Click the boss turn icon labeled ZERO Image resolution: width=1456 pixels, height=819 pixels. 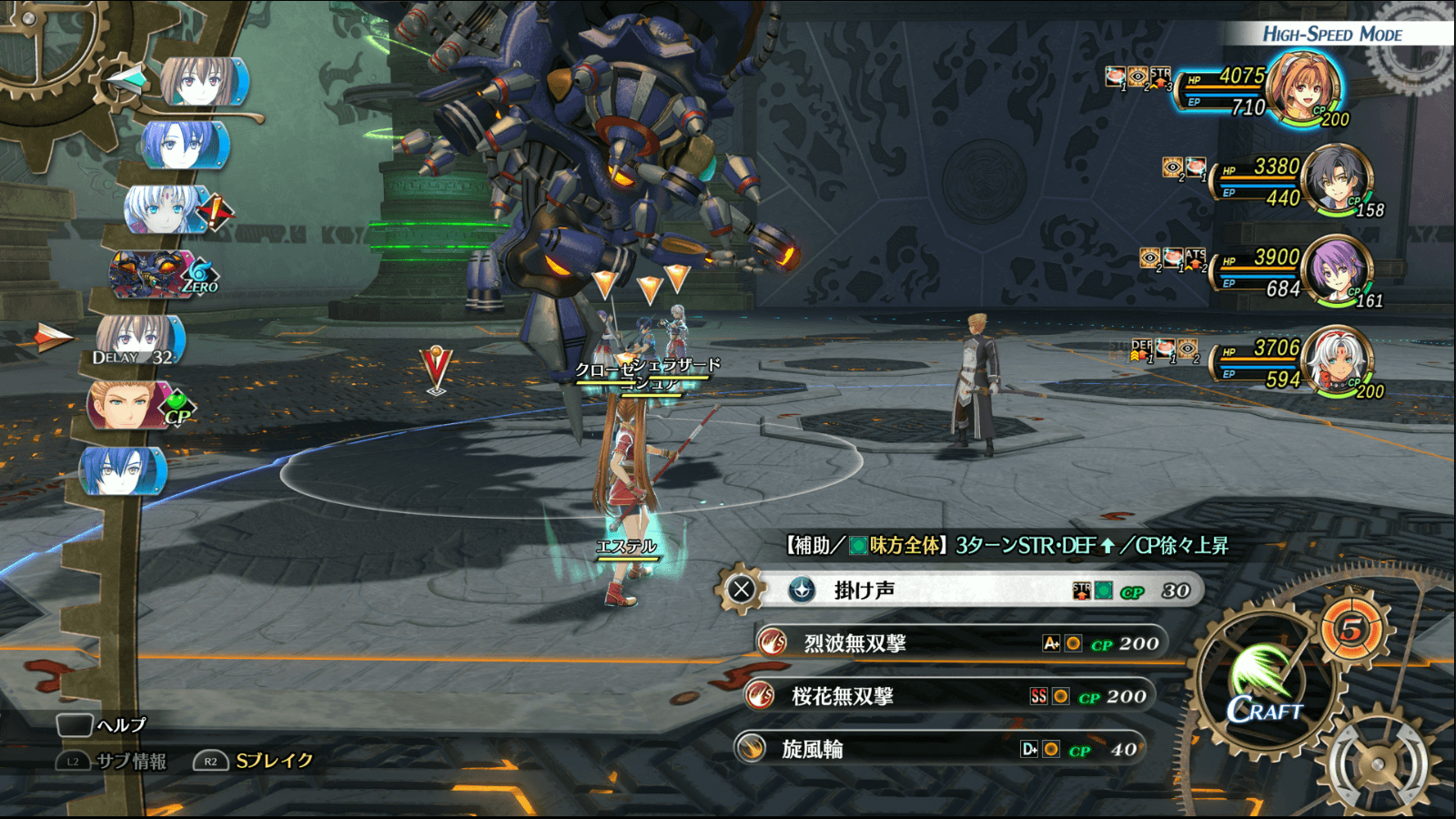point(159,275)
